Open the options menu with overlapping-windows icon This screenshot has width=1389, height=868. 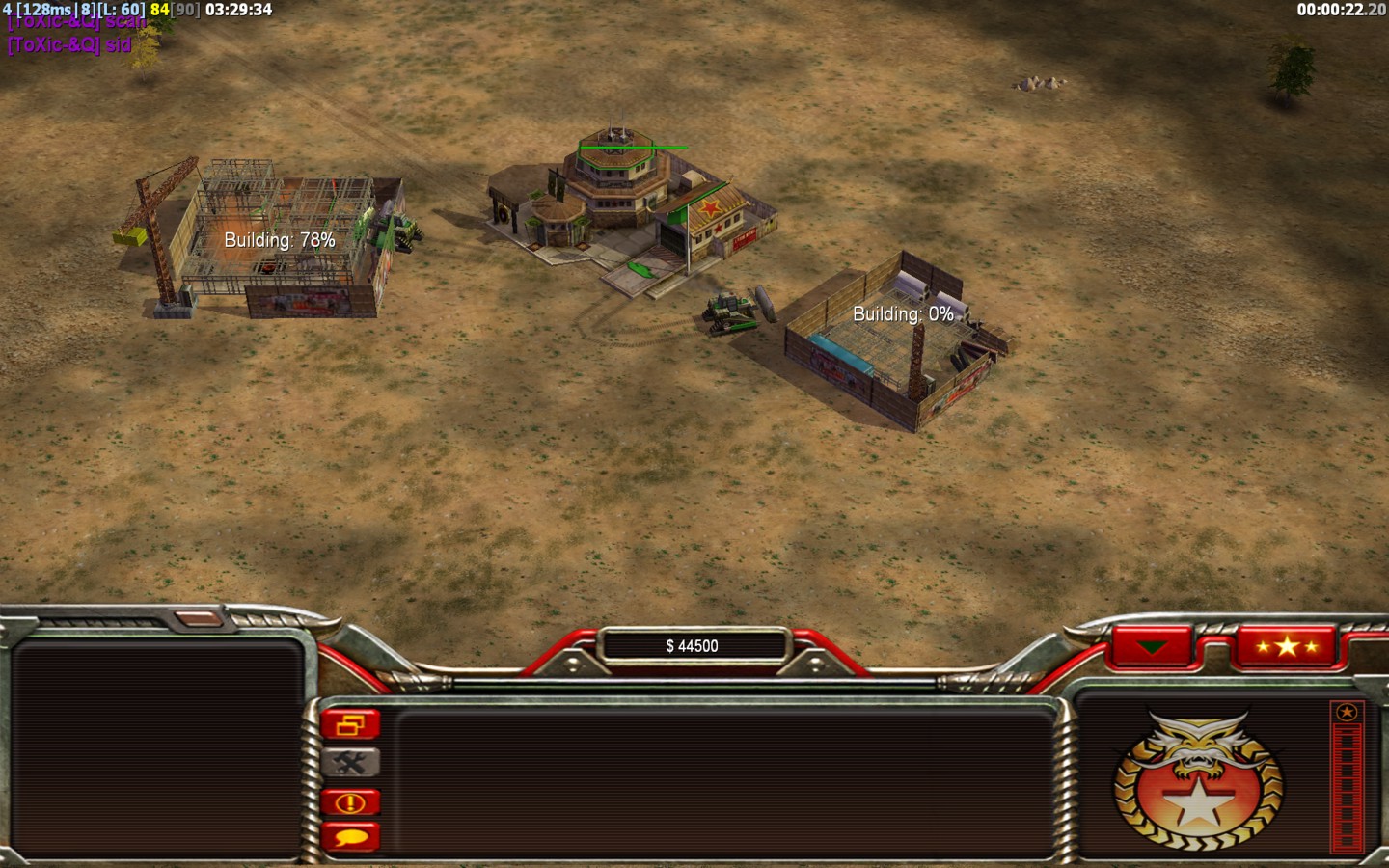tap(350, 724)
